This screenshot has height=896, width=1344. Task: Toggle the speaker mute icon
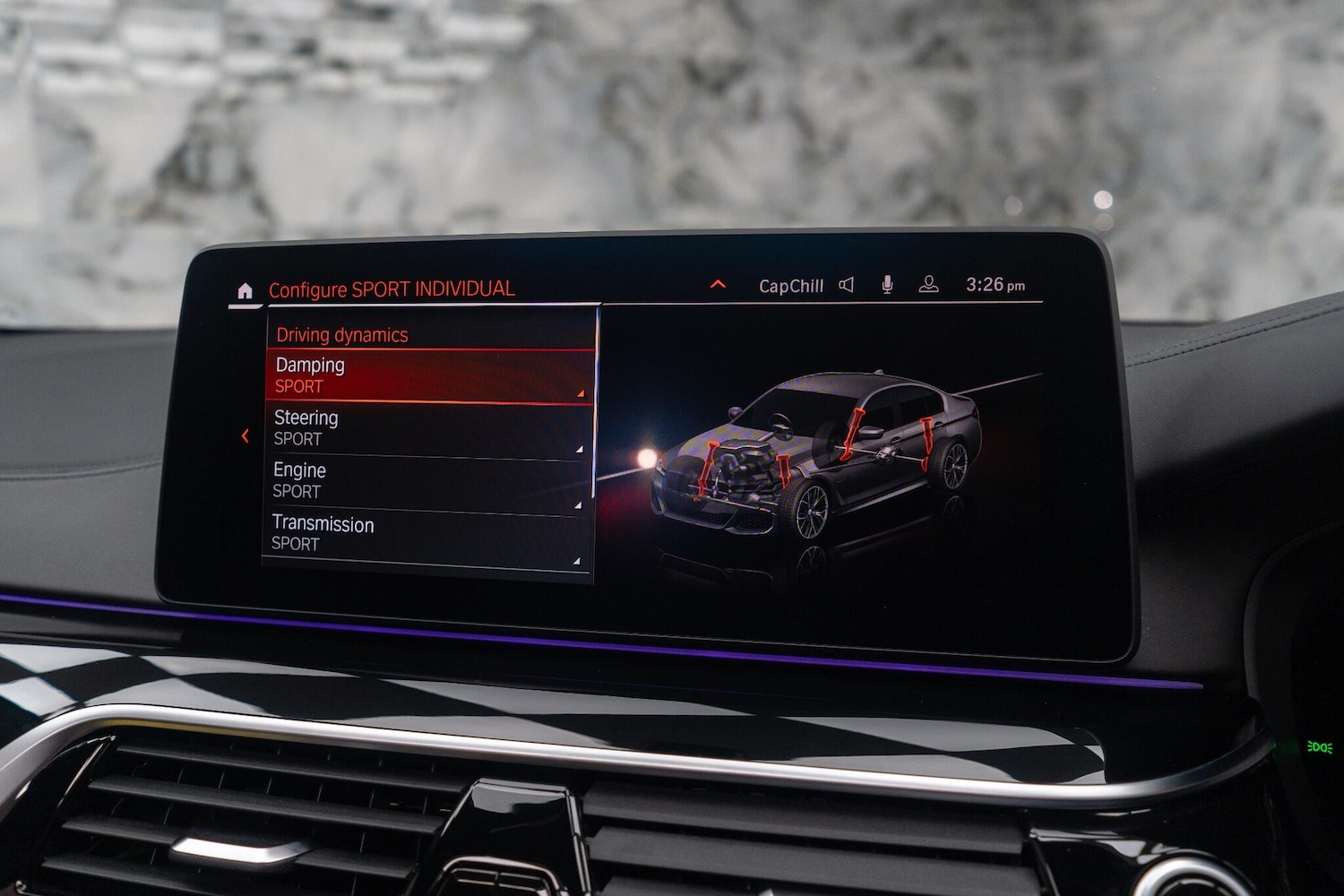846,285
